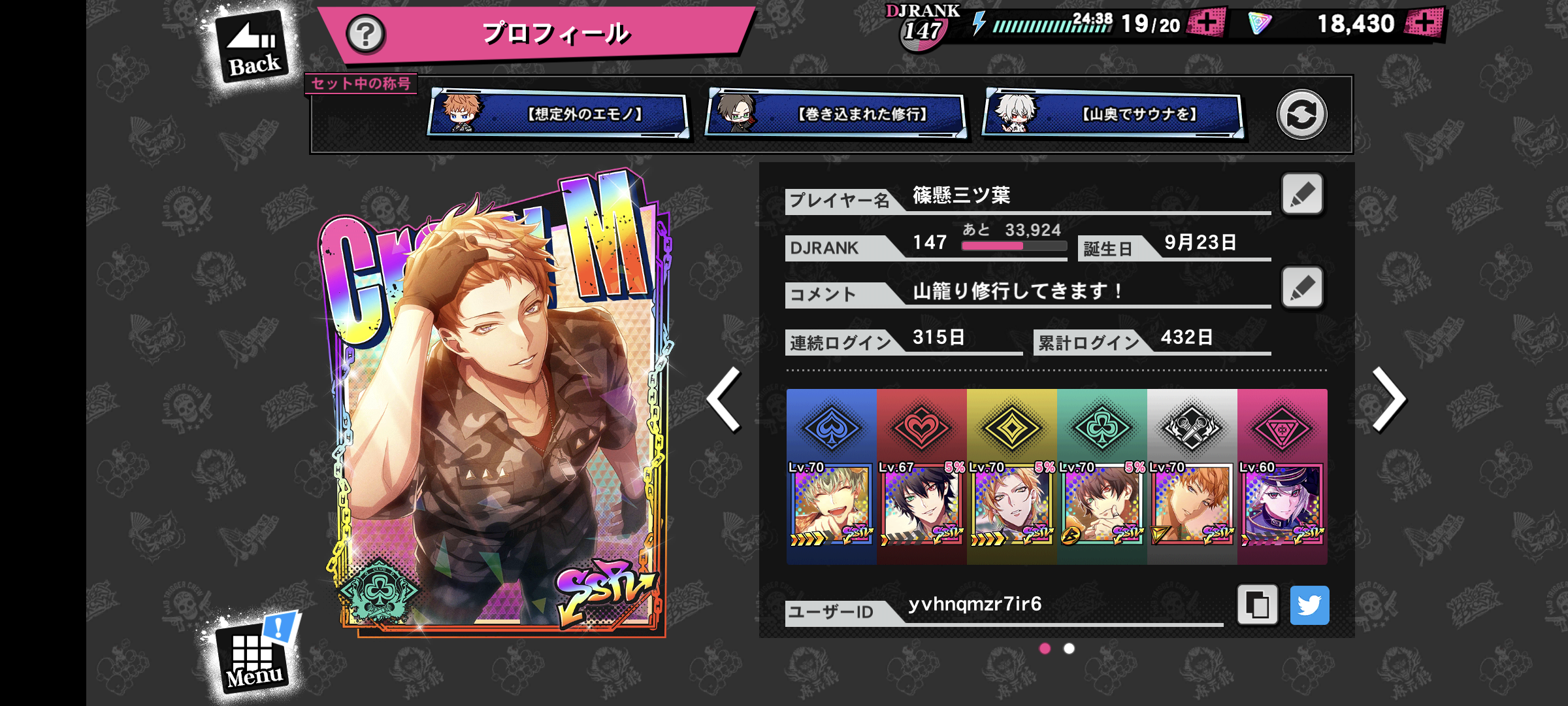Go back using the Back button
1568x706 pixels.
pyautogui.click(x=252, y=49)
